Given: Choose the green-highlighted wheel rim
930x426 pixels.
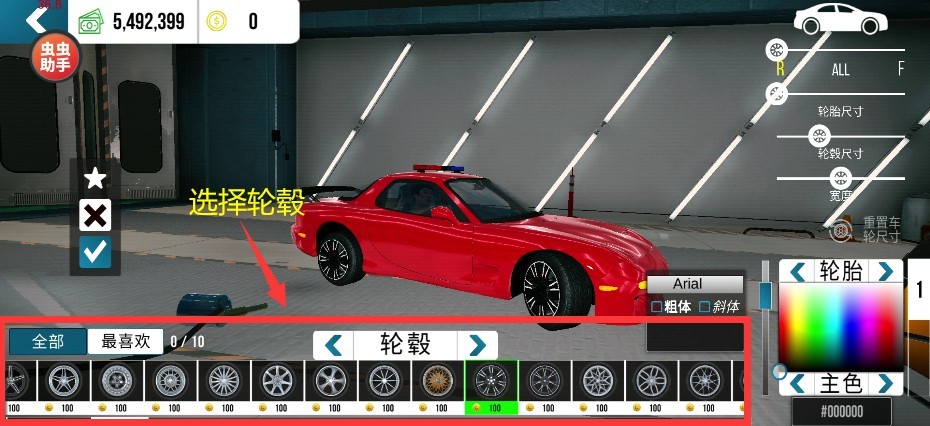Looking at the screenshot, I should (491, 381).
